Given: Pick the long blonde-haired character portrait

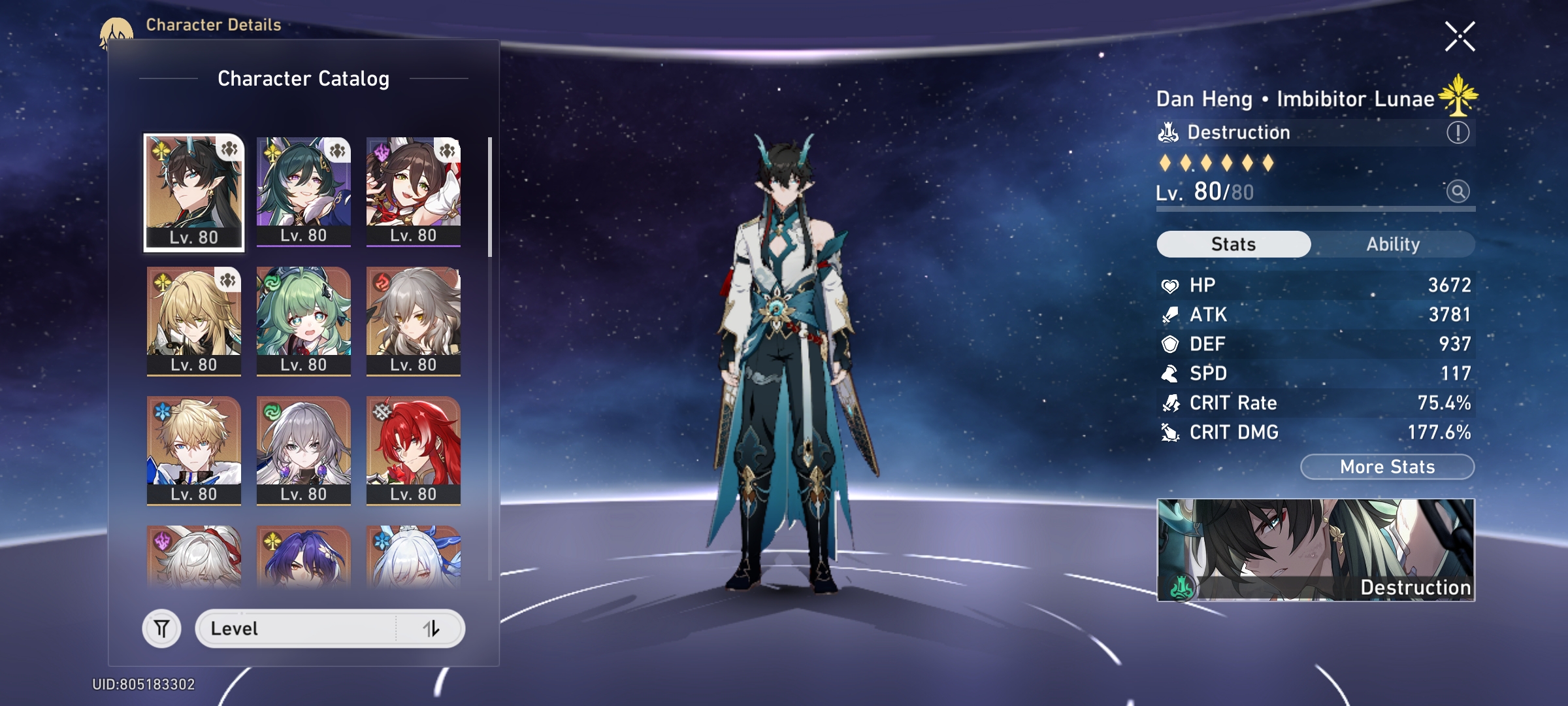Looking at the screenshot, I should 194,320.
